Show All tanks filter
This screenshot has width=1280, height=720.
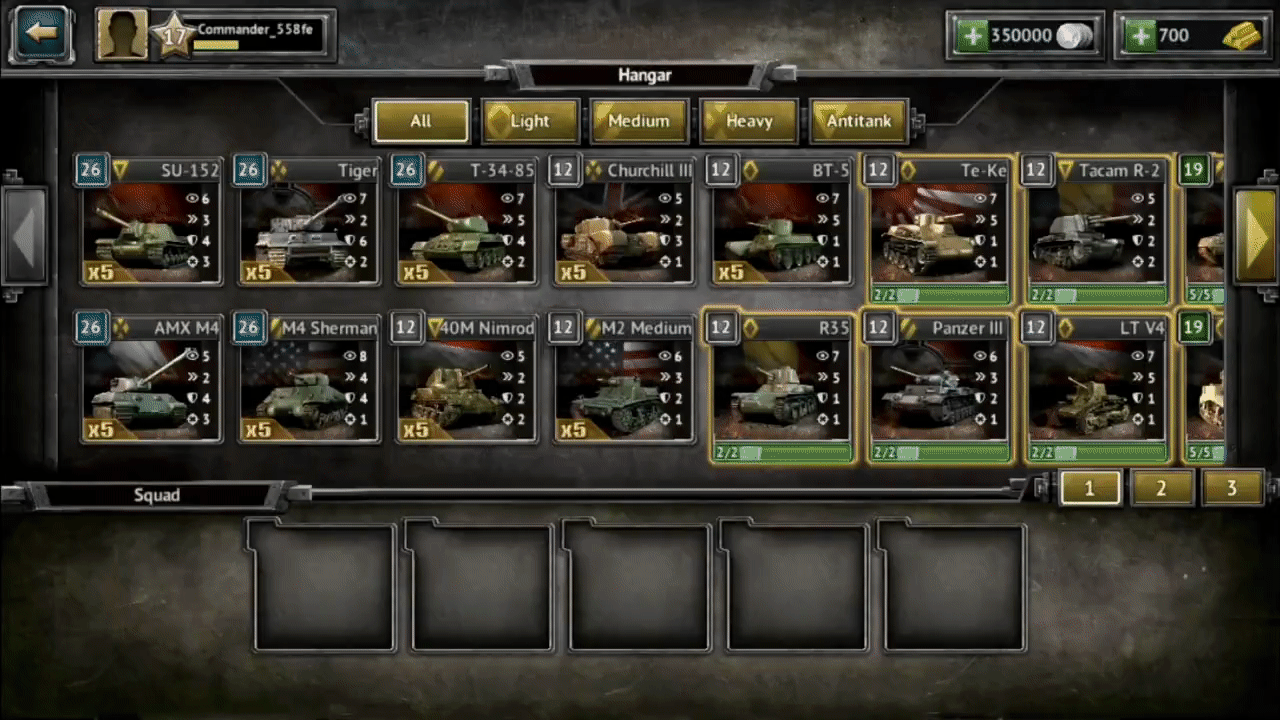pos(421,121)
